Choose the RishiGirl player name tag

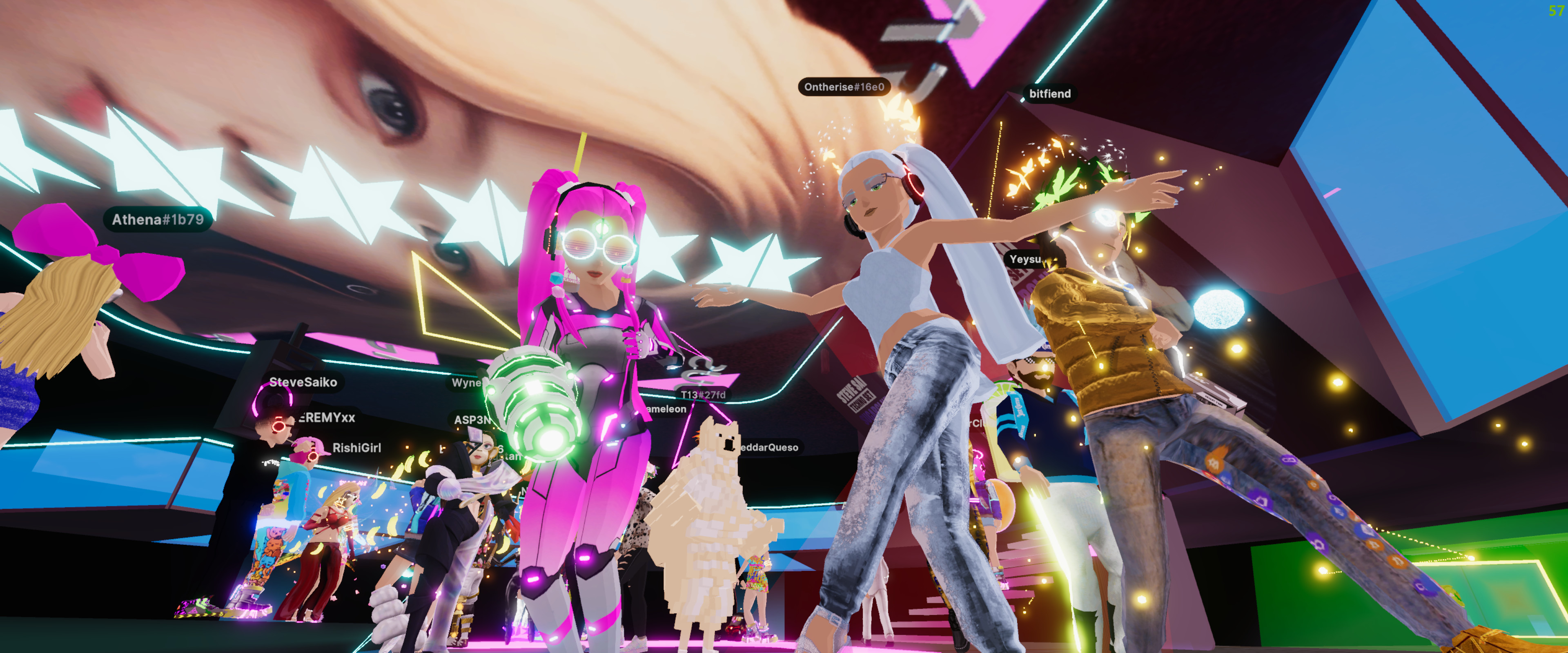coord(357,448)
